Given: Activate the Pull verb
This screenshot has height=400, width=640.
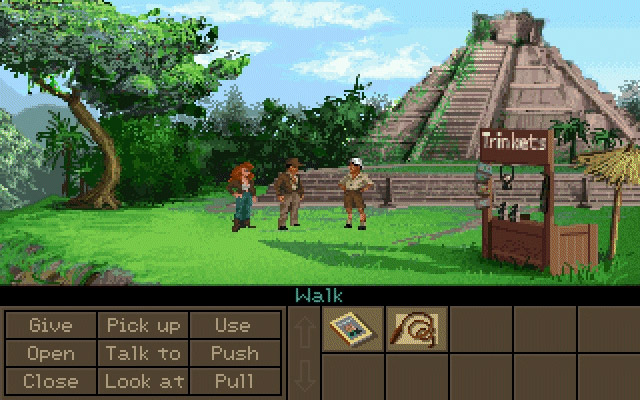Looking at the screenshot, I should (x=233, y=381).
